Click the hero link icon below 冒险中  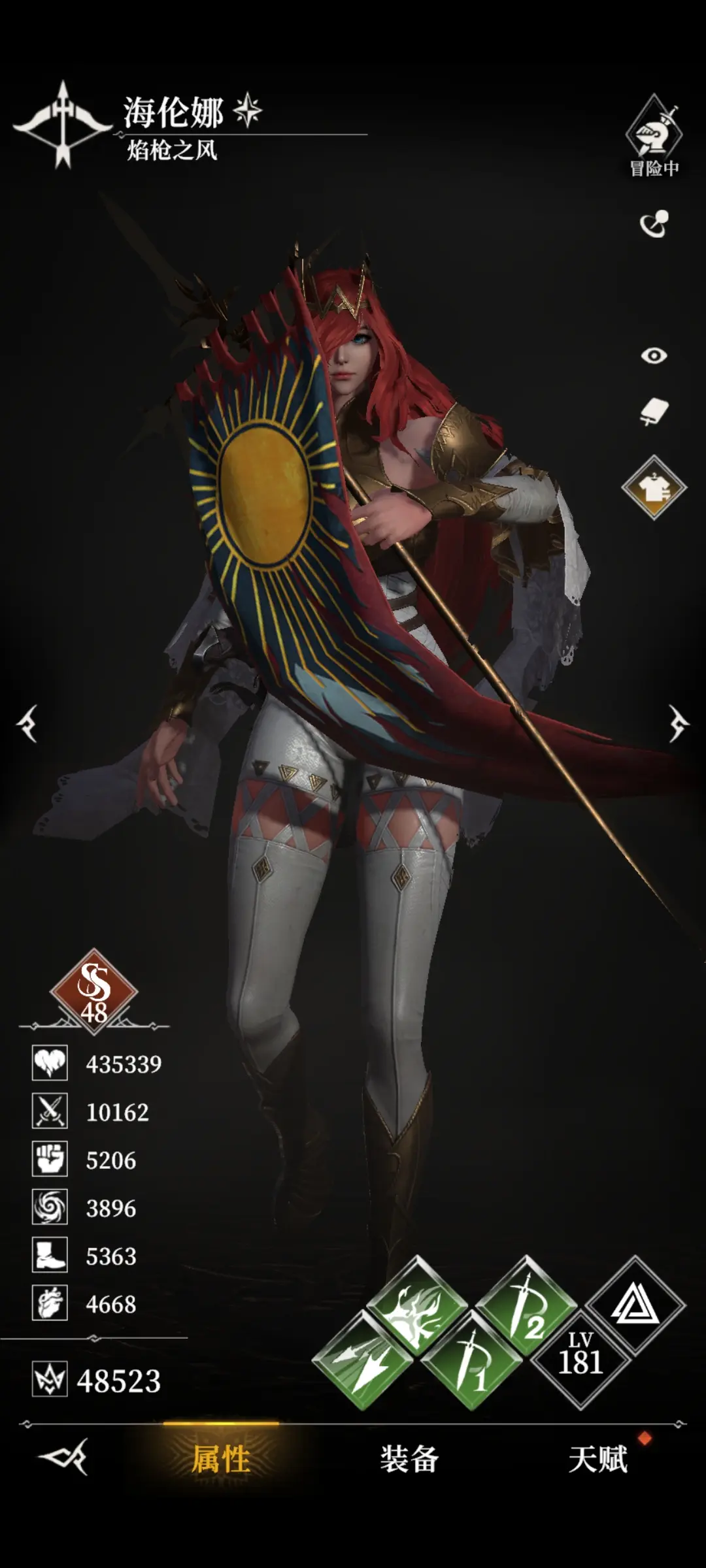point(654,224)
